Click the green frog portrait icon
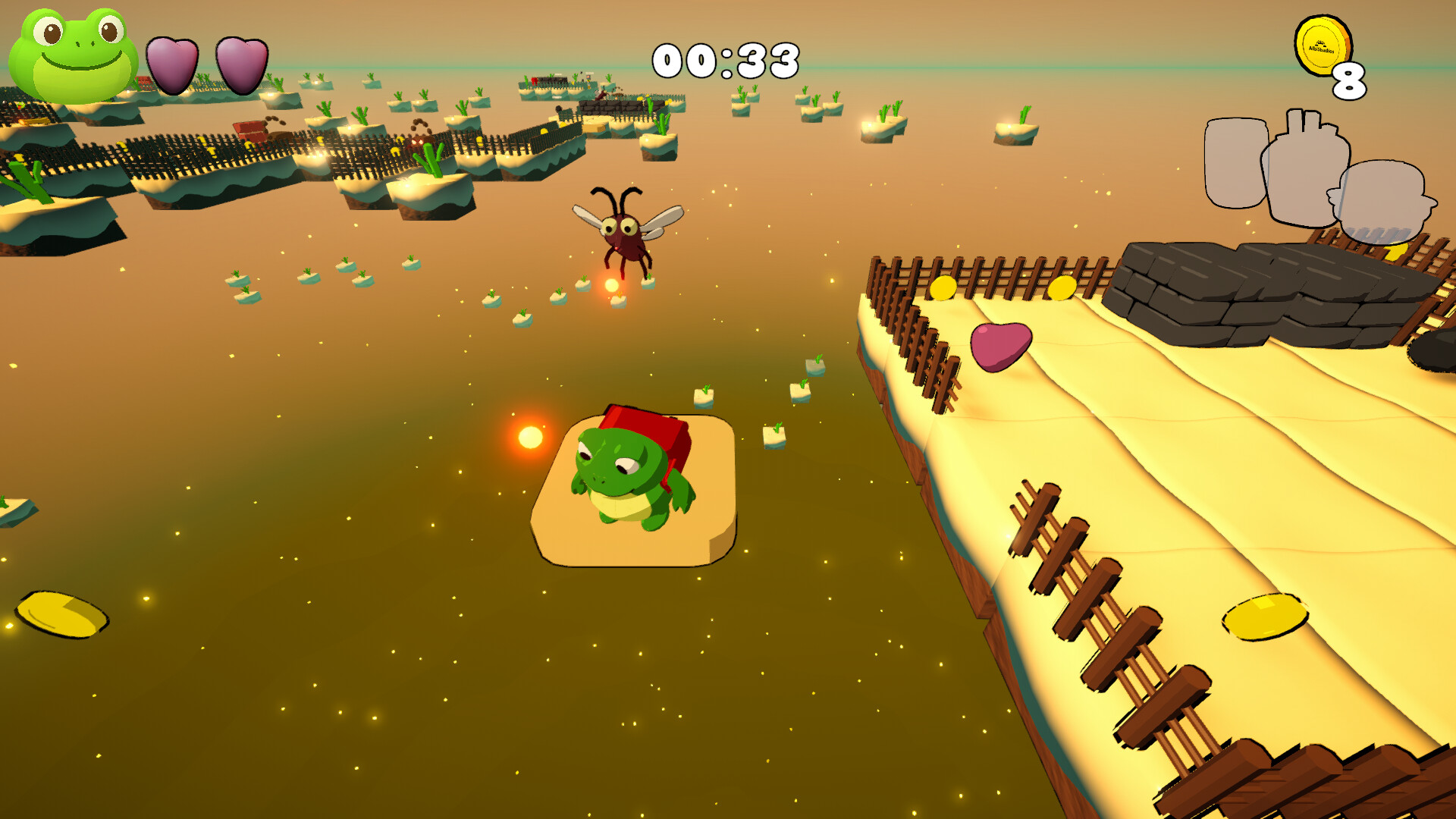The image size is (1456, 819). pos(74,55)
